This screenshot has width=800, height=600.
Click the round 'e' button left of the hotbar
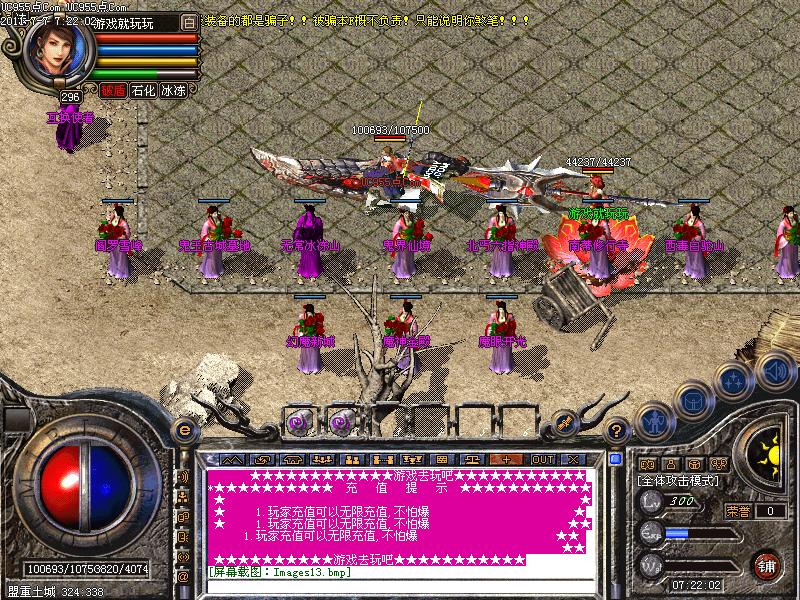tap(183, 430)
